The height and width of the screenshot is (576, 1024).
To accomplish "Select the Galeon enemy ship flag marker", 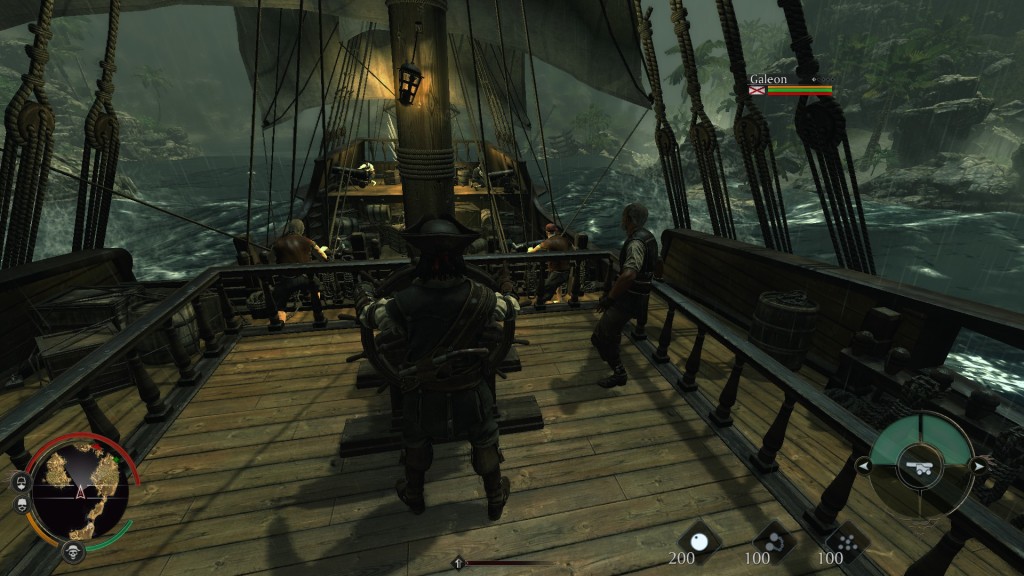I will click(x=757, y=90).
